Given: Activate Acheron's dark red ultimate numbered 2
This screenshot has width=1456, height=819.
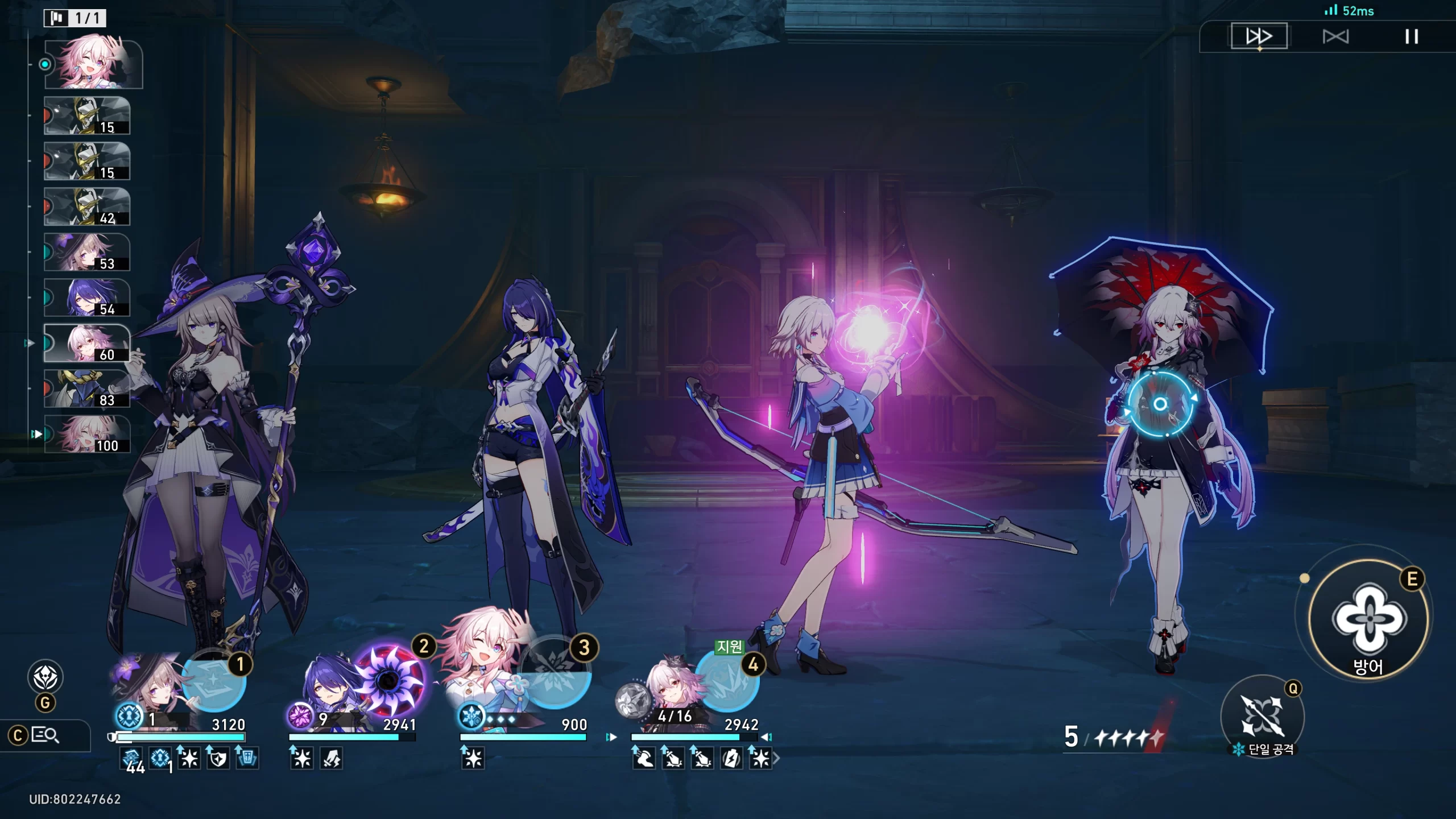Looking at the screenshot, I should [390, 680].
